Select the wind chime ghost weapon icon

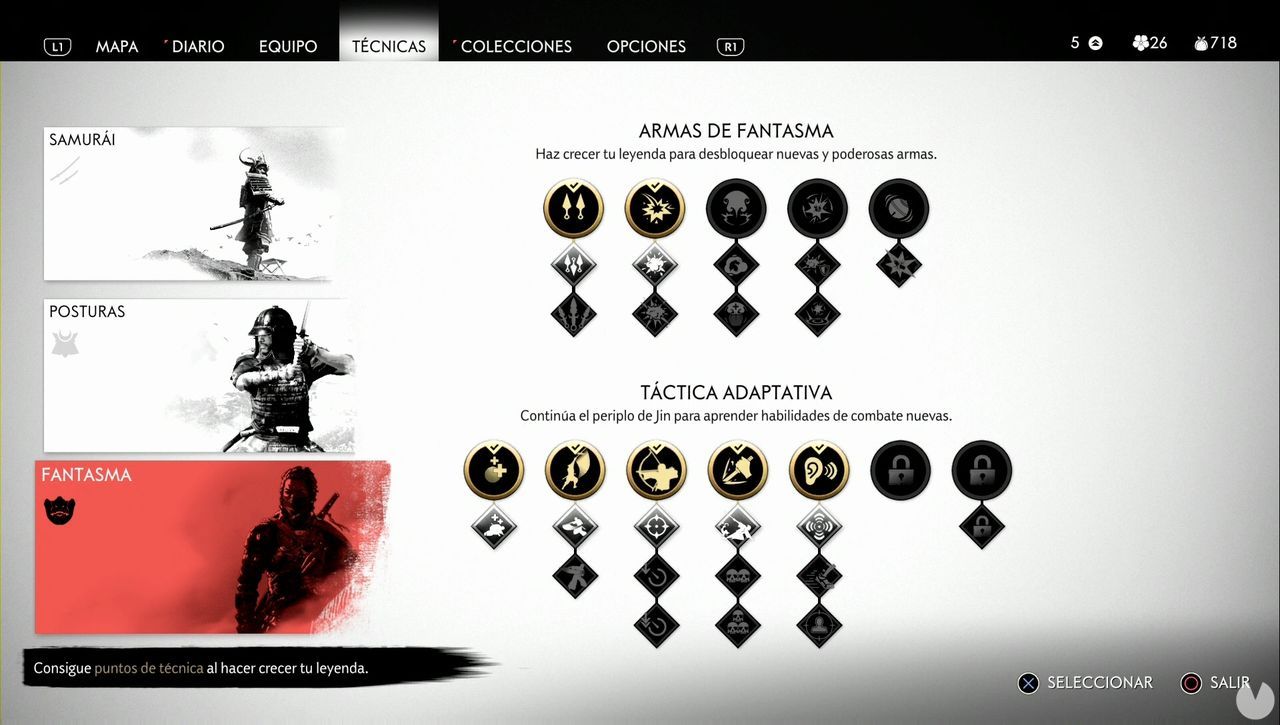pyautogui.click(x=898, y=208)
